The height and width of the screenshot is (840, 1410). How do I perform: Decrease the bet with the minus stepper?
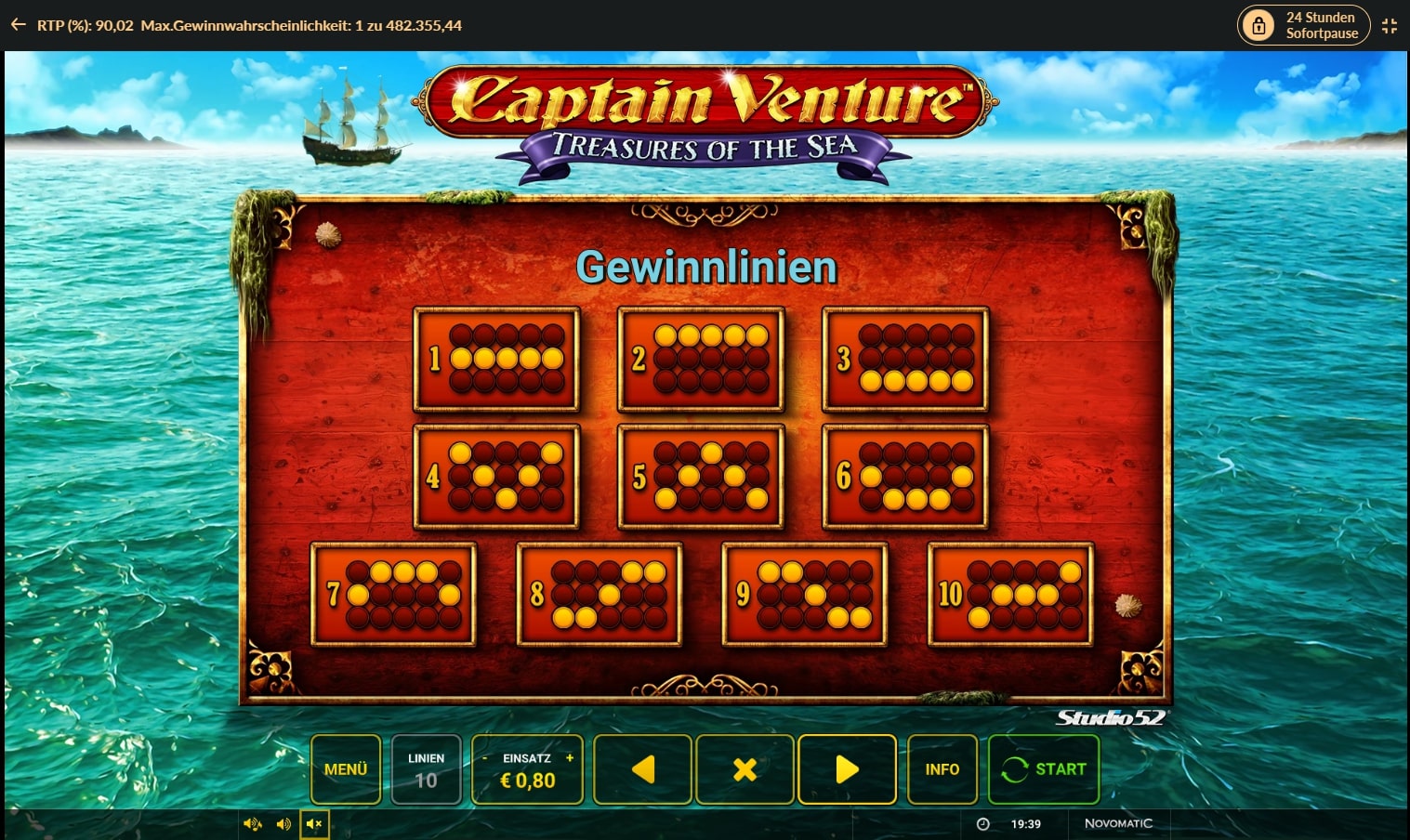[x=485, y=758]
